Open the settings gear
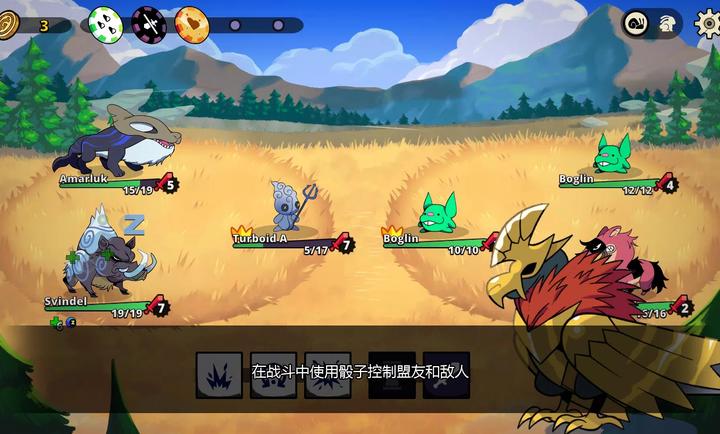The height and width of the screenshot is (434, 720). tap(707, 23)
